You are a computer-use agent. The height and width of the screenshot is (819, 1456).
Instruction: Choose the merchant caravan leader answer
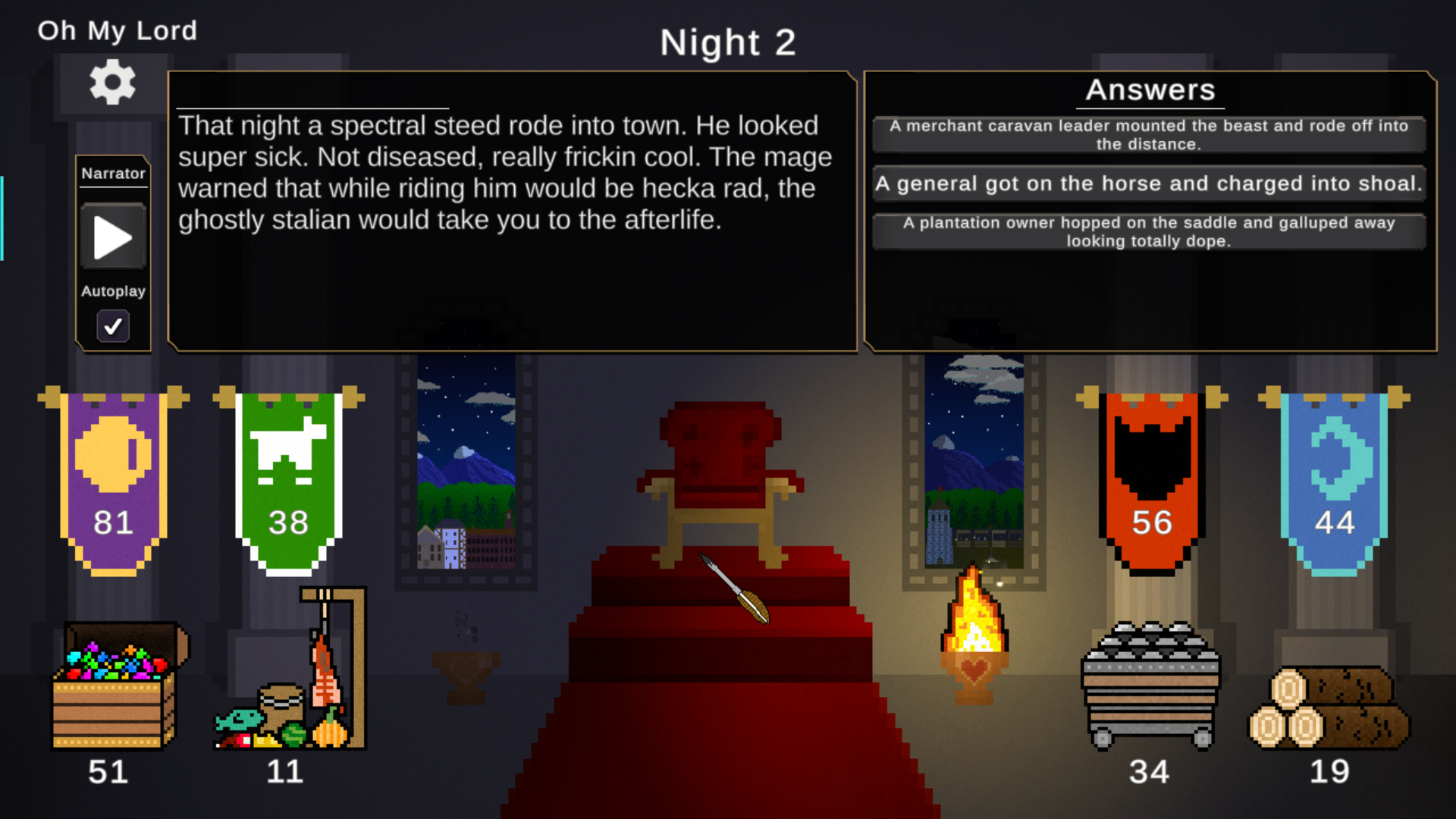pos(1148,134)
